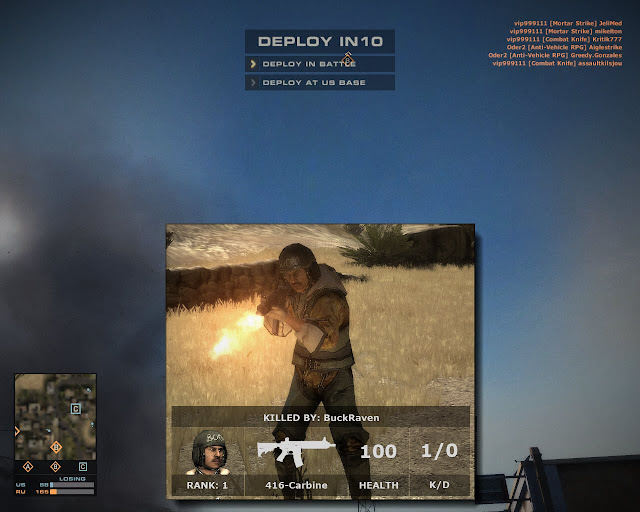Click the square C flag on the minimap terrain

76,409
